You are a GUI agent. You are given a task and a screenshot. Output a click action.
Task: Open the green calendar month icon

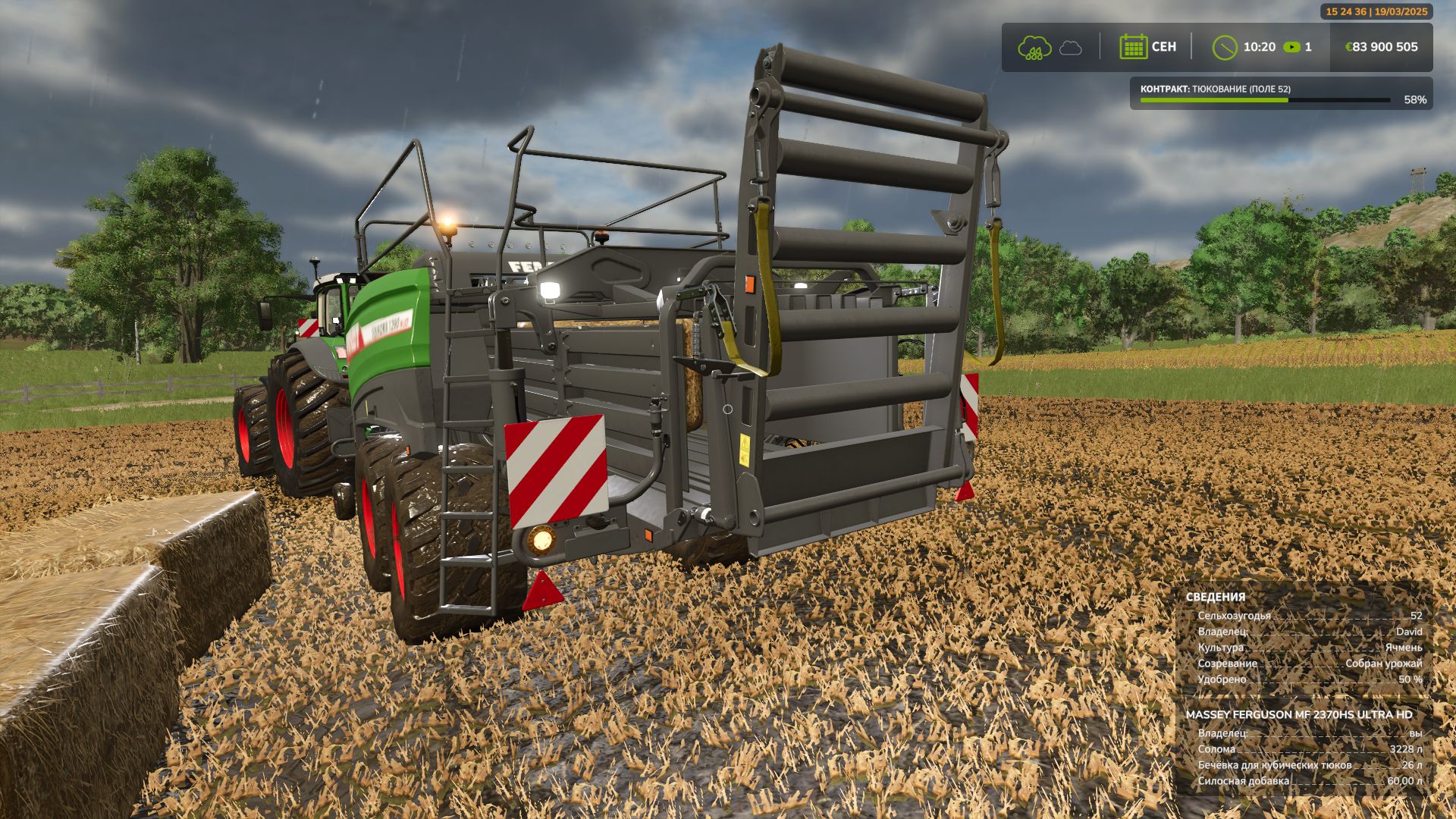coord(1133,47)
